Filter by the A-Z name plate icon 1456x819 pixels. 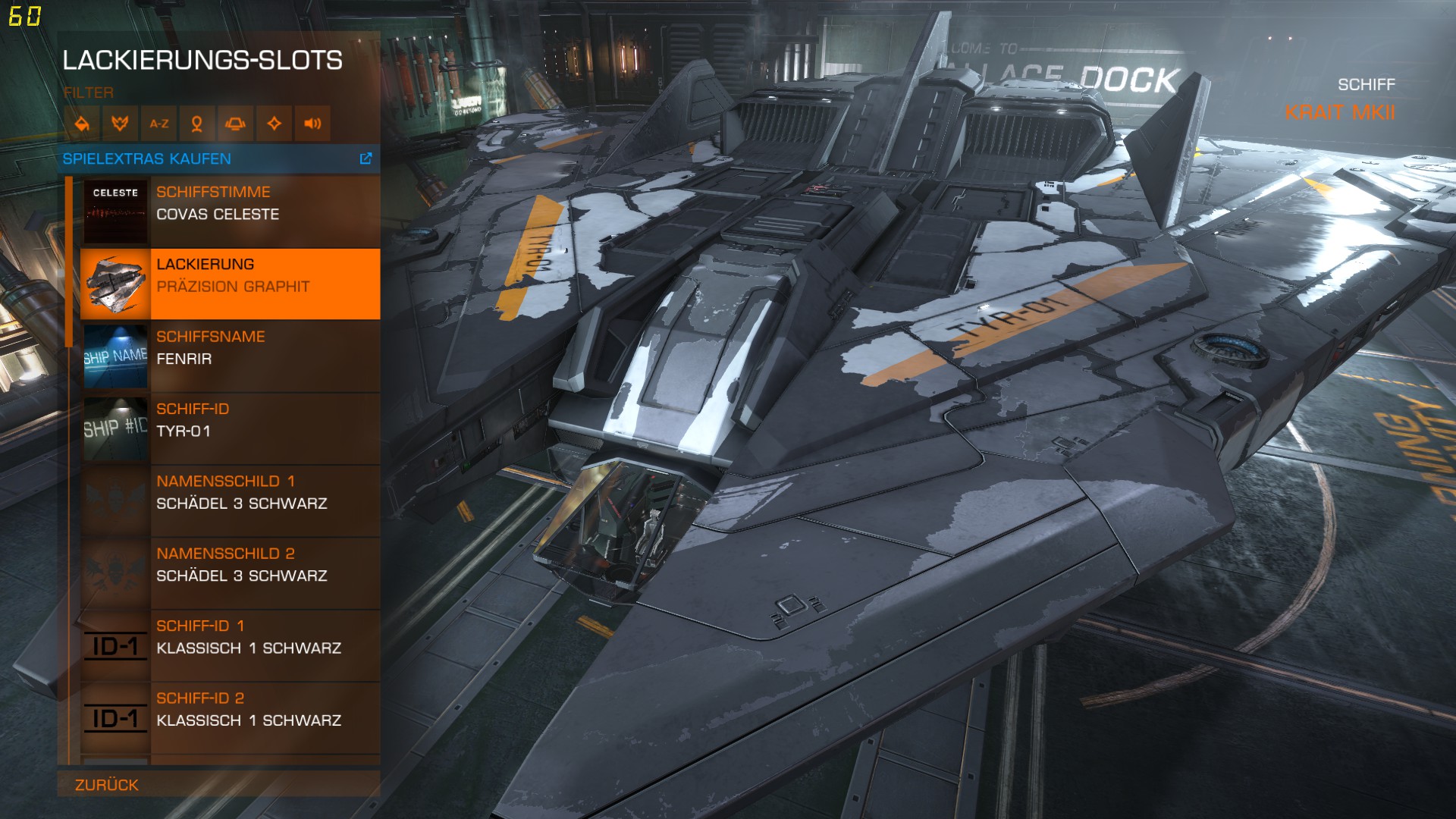click(158, 124)
